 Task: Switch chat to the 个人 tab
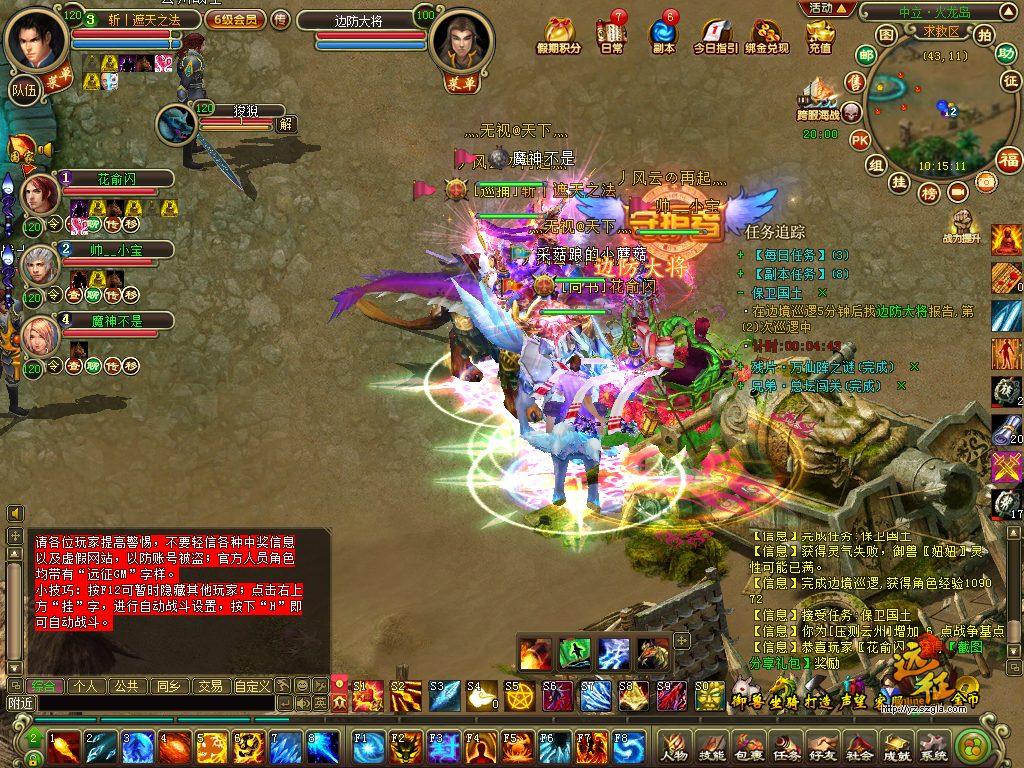click(x=86, y=686)
